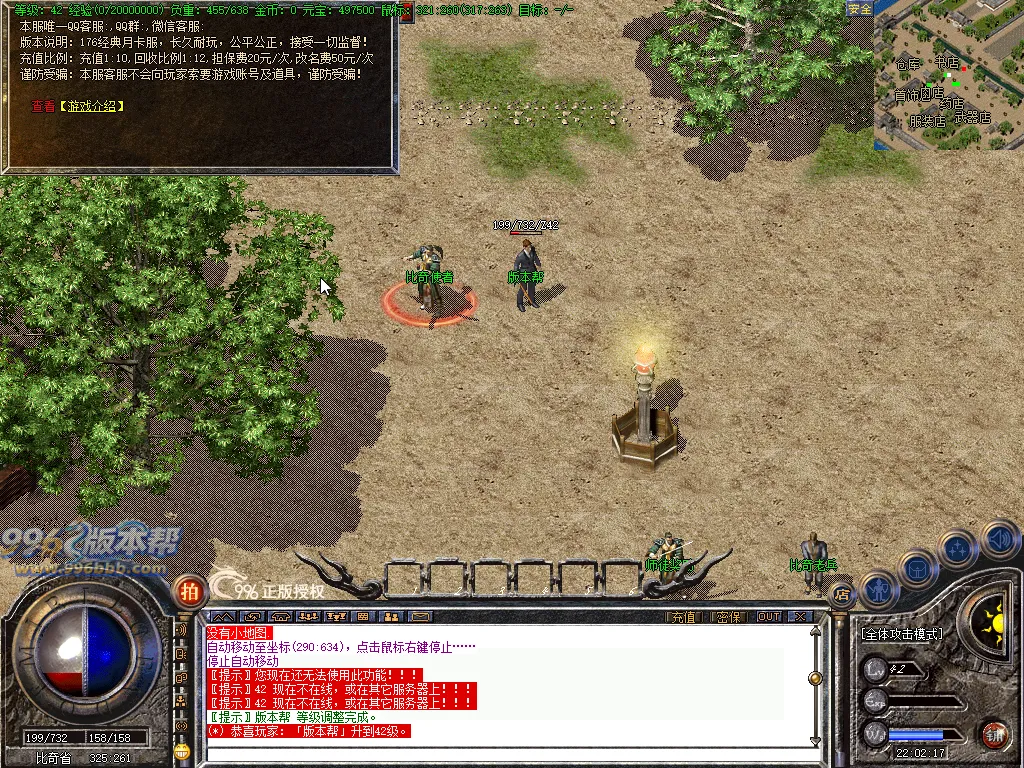Open the 店 shop button
1024x768 pixels.
tap(842, 594)
